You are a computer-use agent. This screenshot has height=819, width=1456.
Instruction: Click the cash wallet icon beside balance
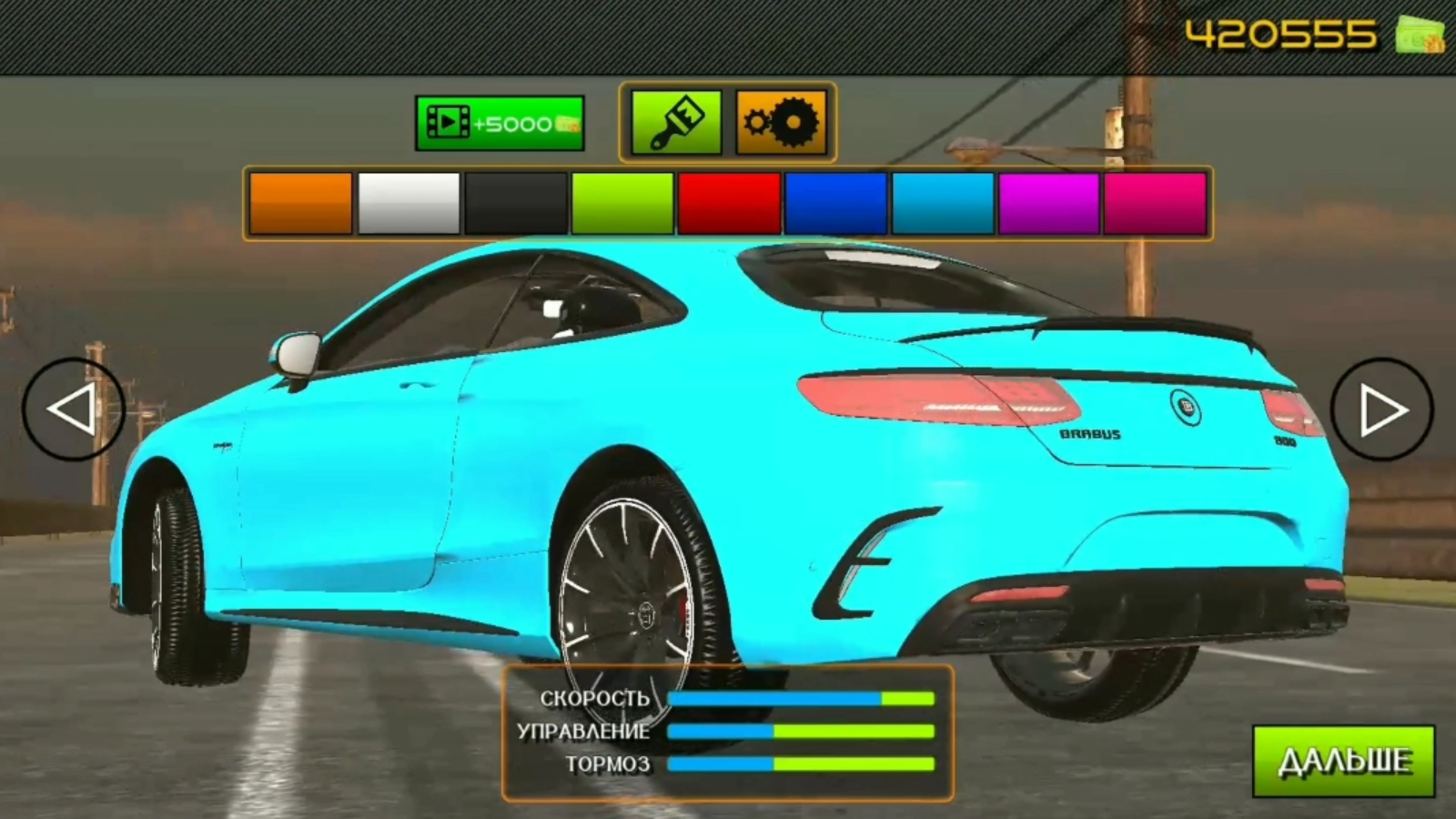[1420, 32]
